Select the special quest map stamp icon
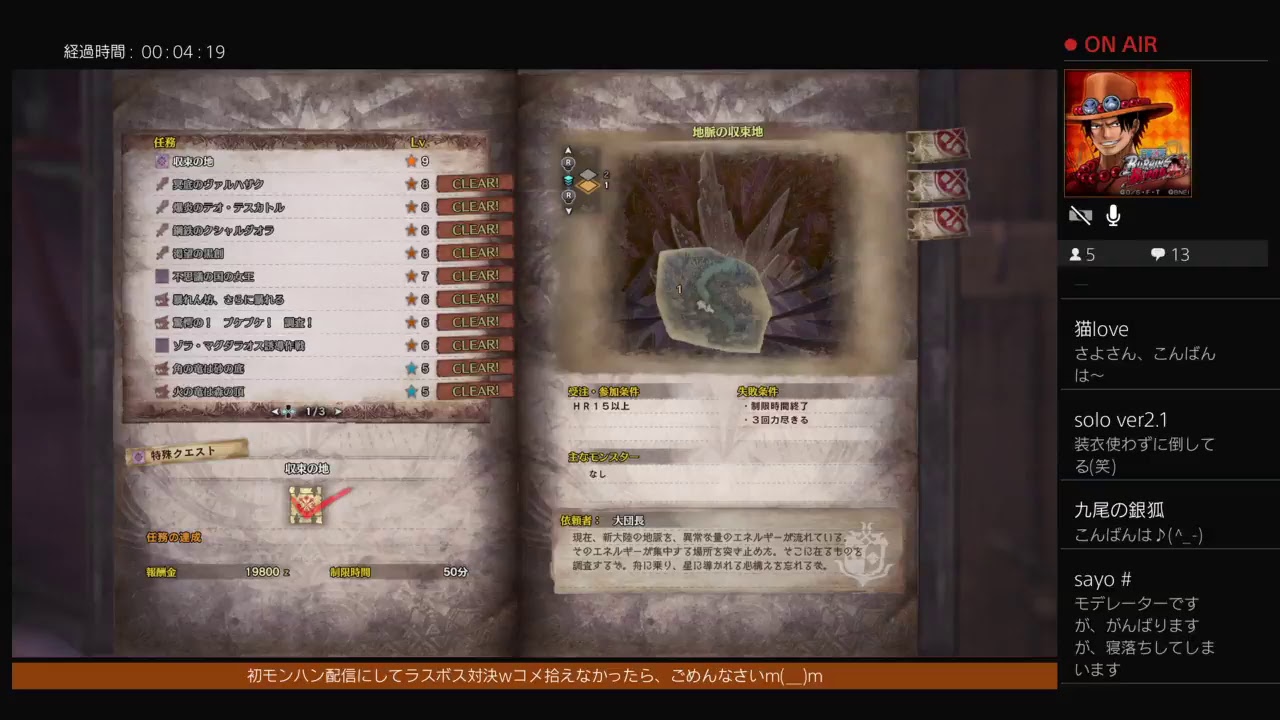1280x720 pixels. (305, 506)
